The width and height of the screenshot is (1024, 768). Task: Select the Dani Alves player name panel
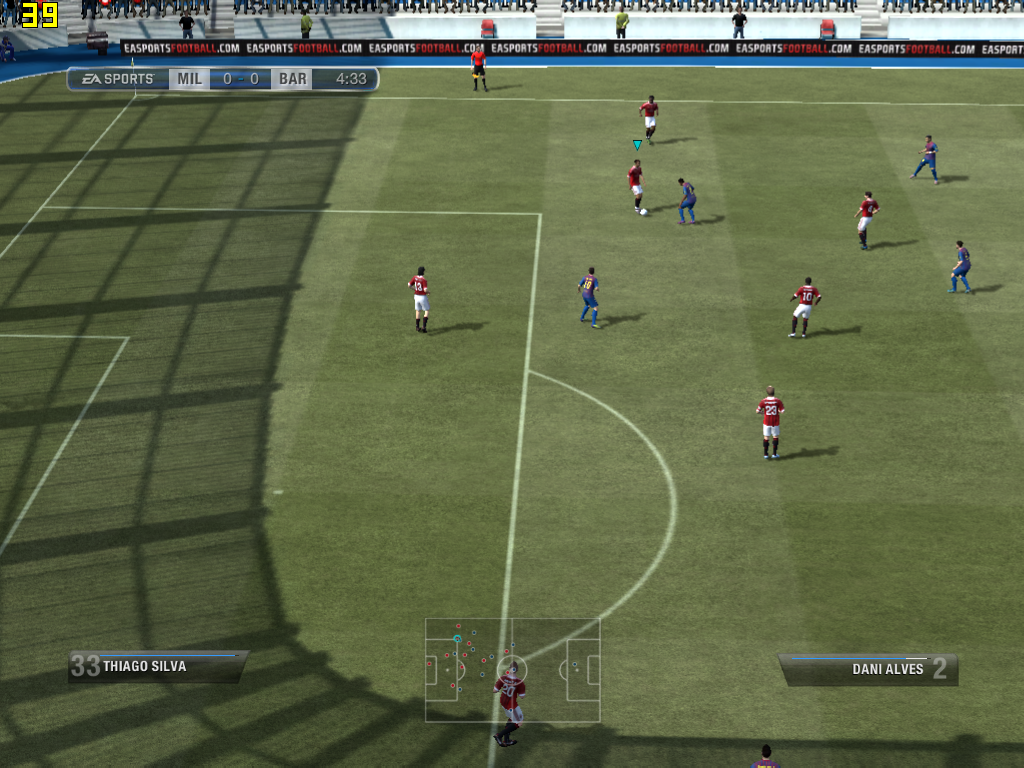coord(868,669)
